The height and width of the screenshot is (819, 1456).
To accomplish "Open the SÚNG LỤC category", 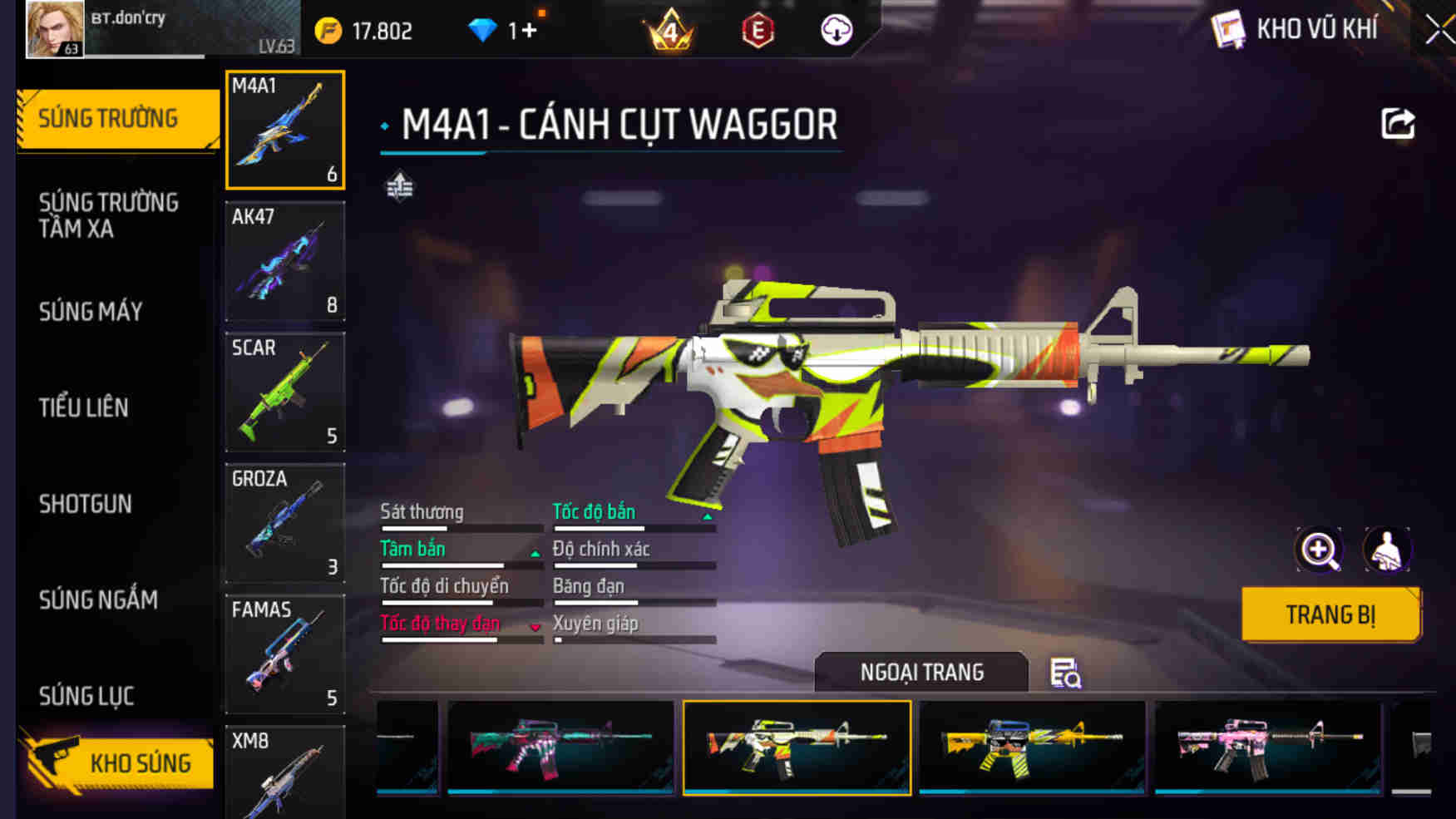I will point(86,696).
